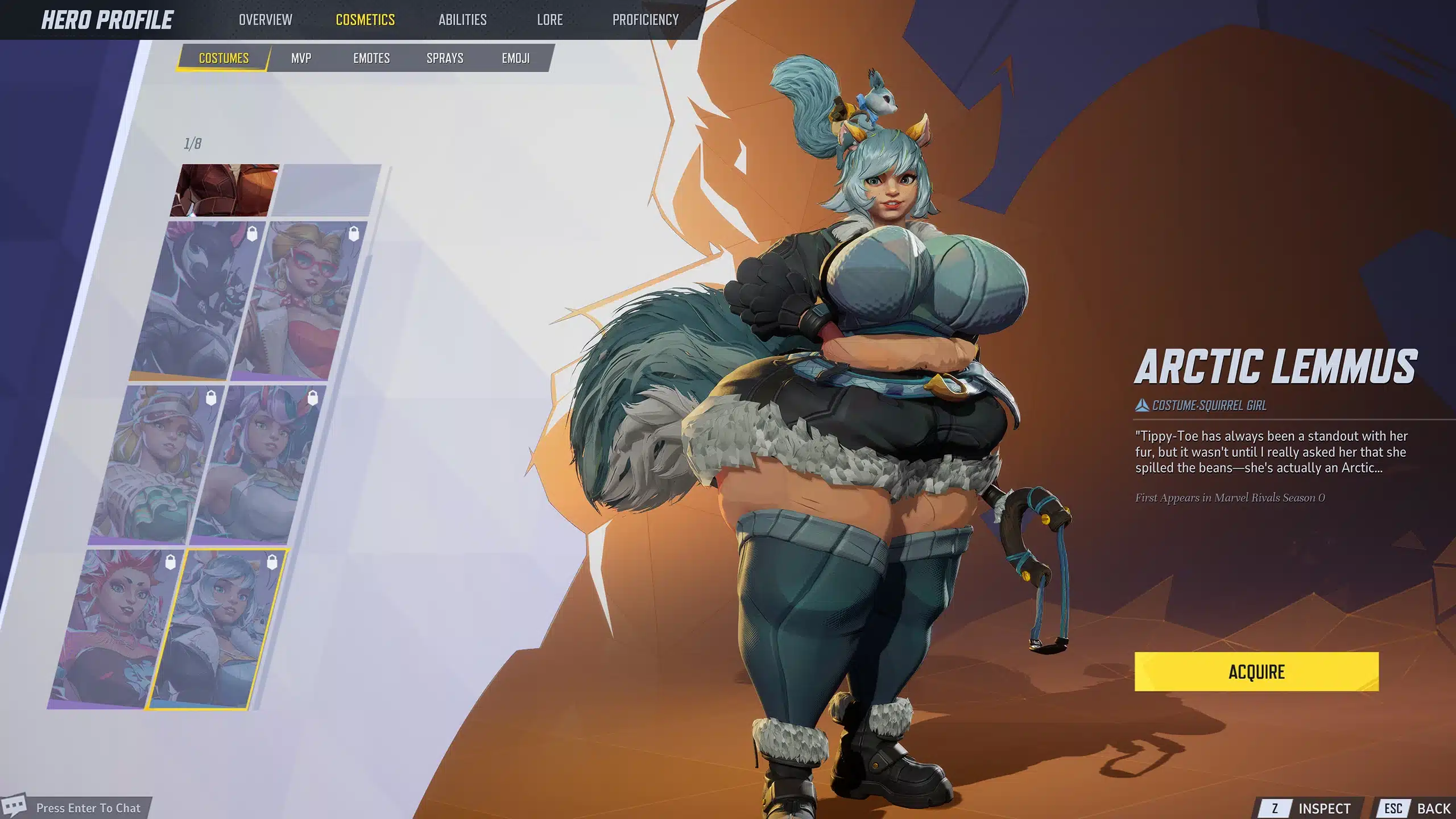
Task: View the Sprays sub-tab
Action: coord(445,58)
